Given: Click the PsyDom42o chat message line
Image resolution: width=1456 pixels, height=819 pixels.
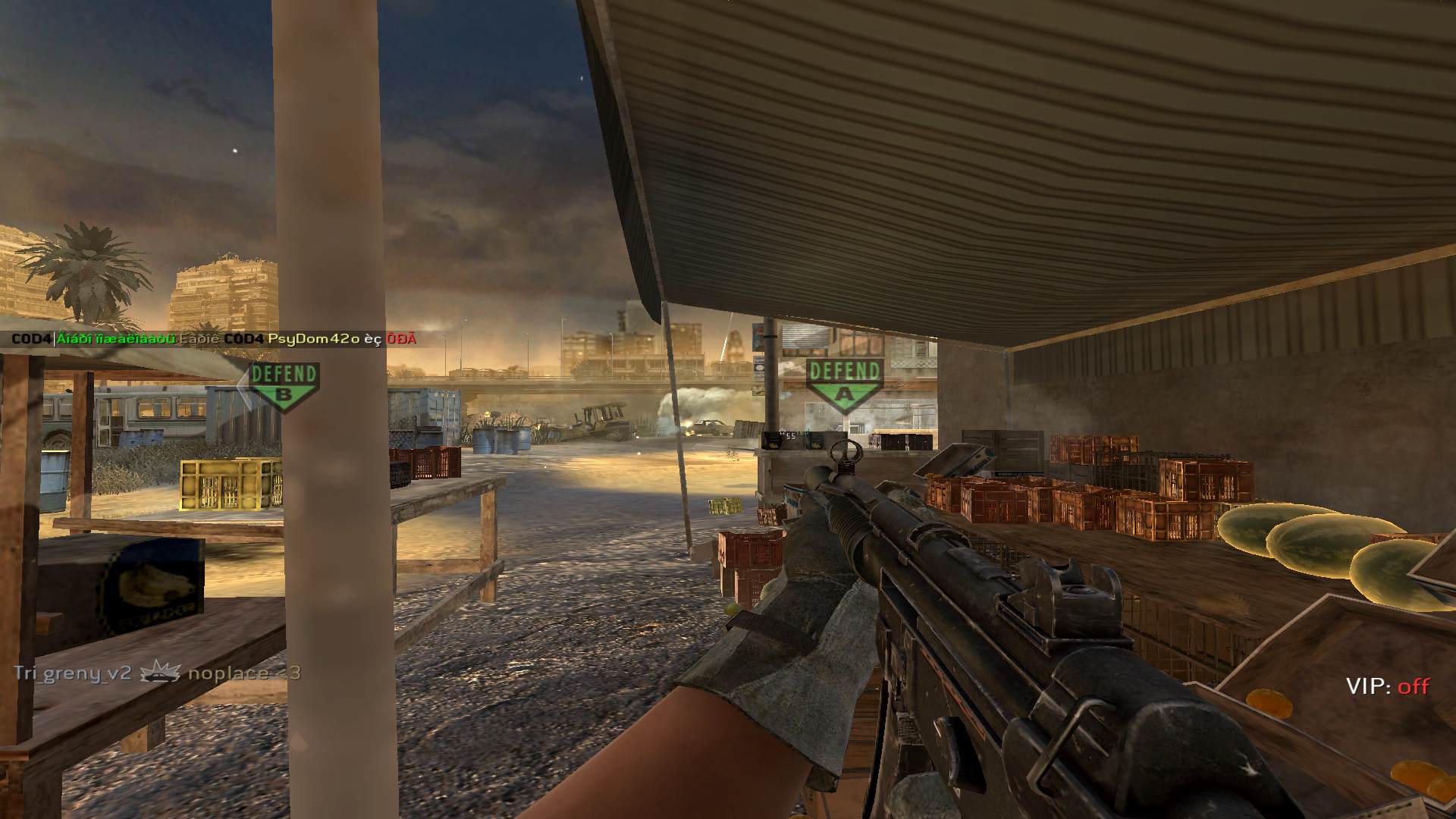Looking at the screenshot, I should (215, 339).
